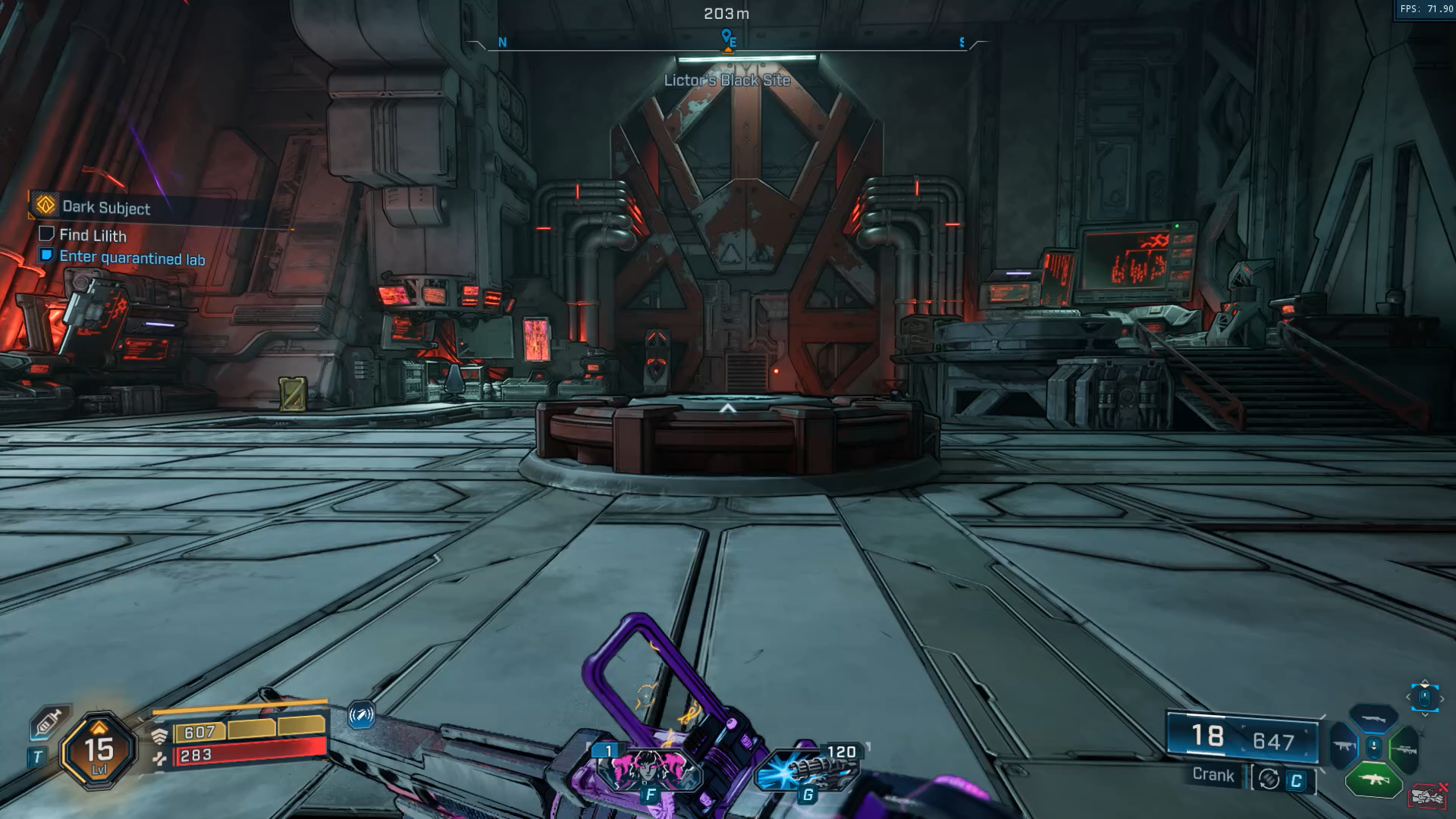Switch to the right sniper rifle slot
The height and width of the screenshot is (819, 1456).
1404,748
